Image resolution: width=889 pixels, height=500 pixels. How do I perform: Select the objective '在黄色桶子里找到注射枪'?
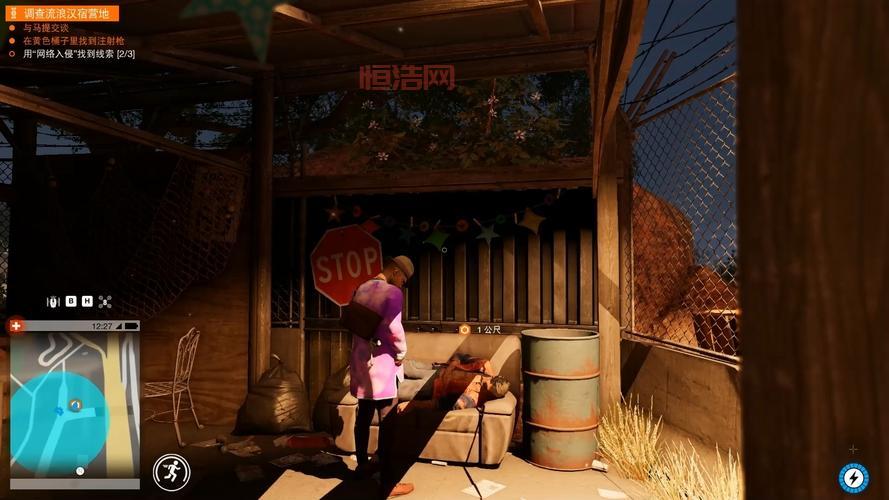tap(64, 41)
